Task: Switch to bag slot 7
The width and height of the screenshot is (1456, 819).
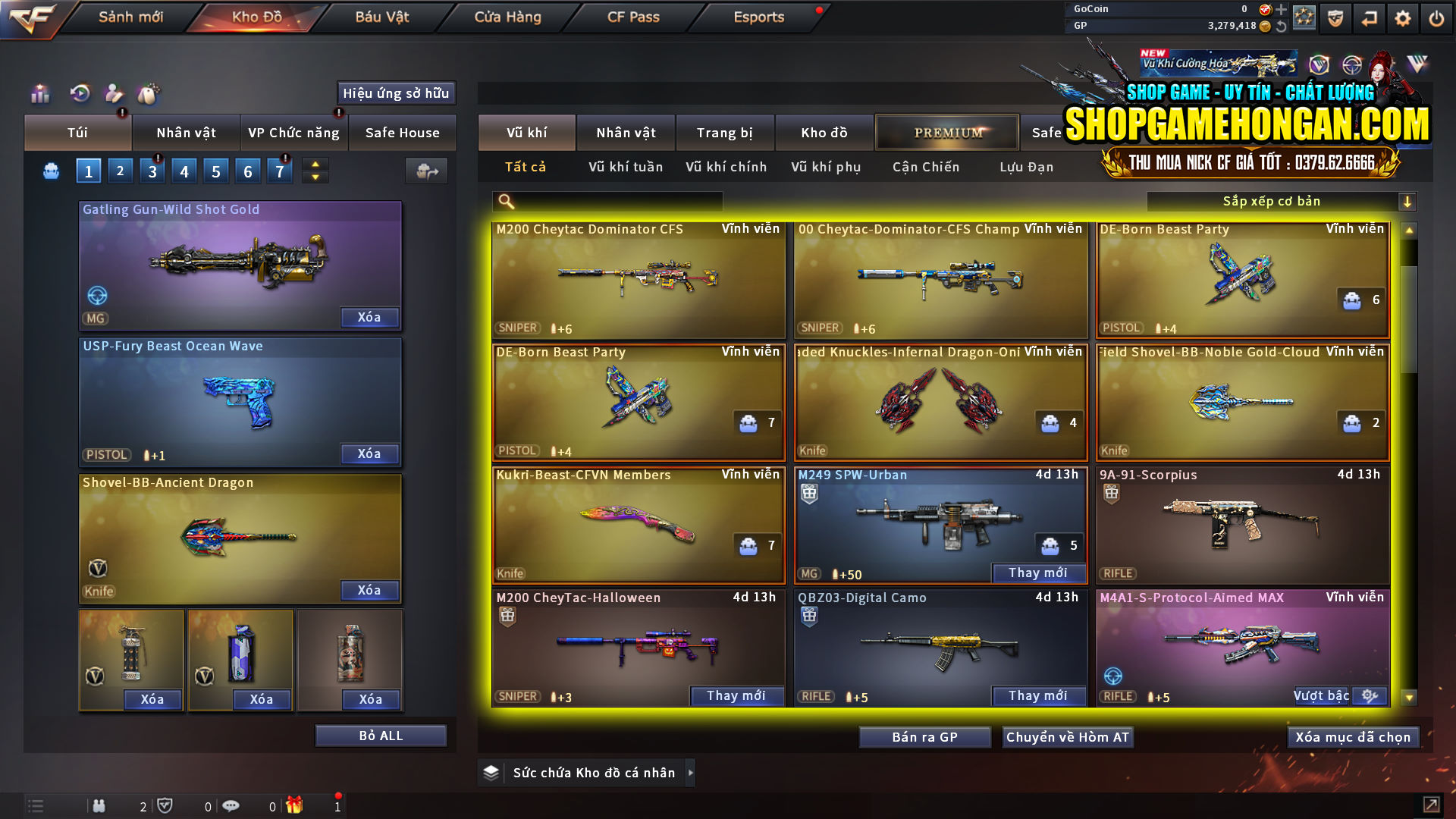Action: pos(280,170)
